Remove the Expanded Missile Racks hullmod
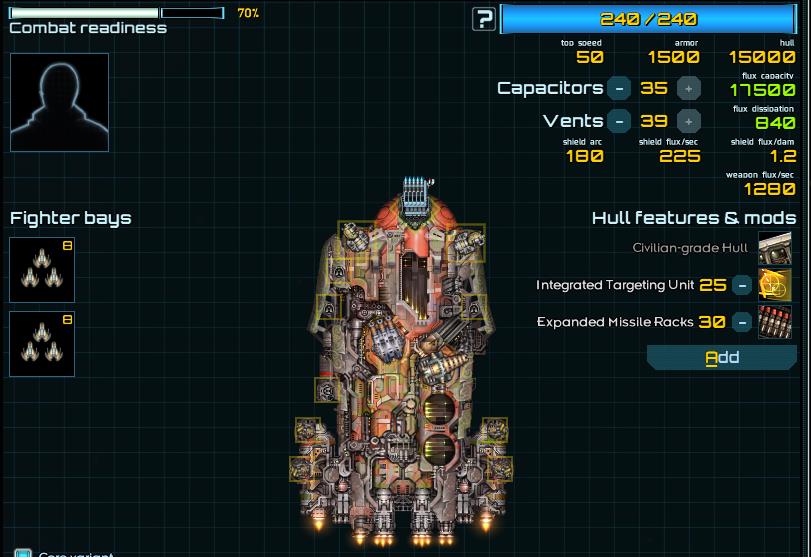This screenshot has width=811, height=557. coord(741,322)
